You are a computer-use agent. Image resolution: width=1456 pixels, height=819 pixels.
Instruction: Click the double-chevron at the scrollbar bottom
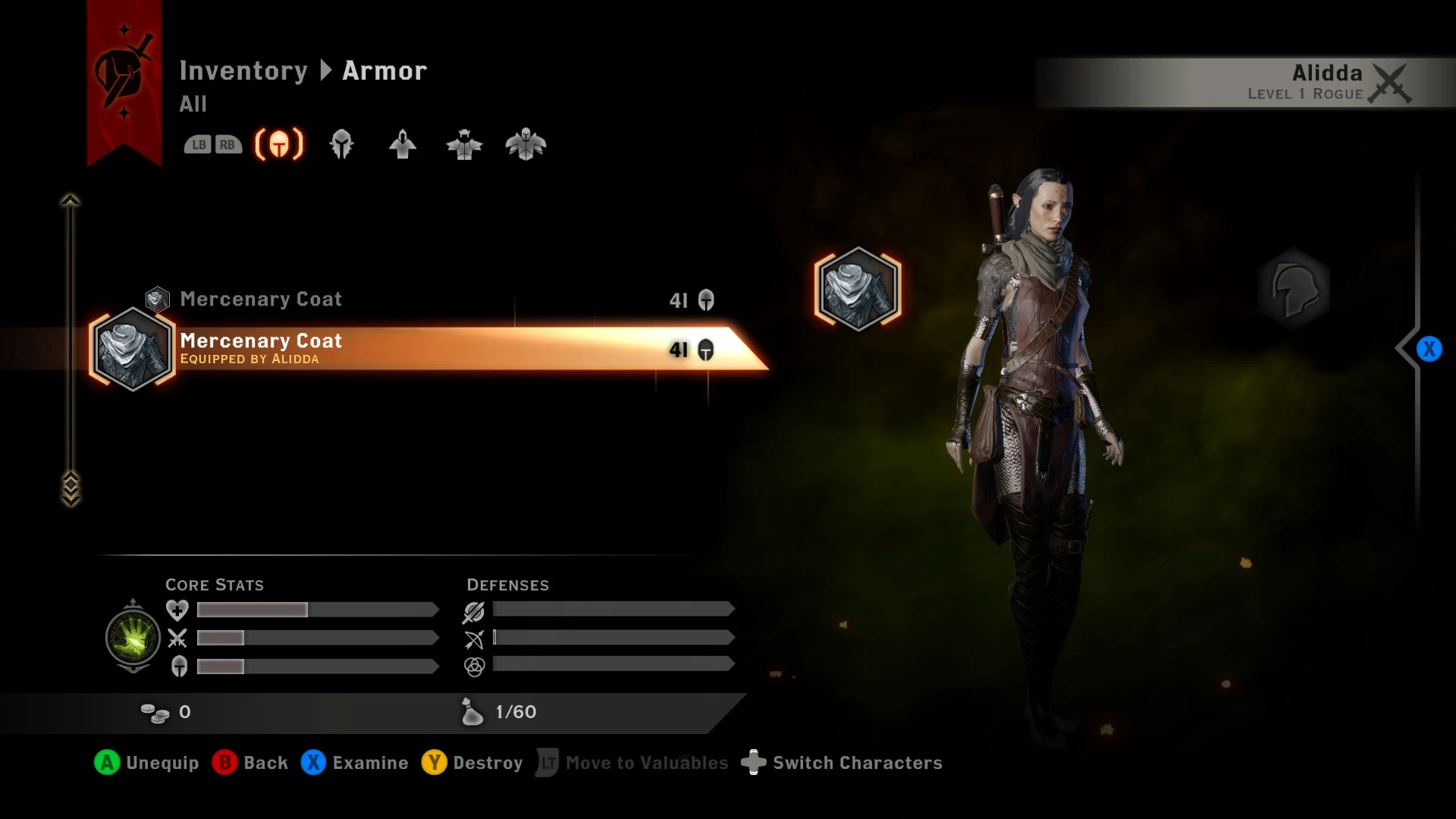tap(71, 488)
